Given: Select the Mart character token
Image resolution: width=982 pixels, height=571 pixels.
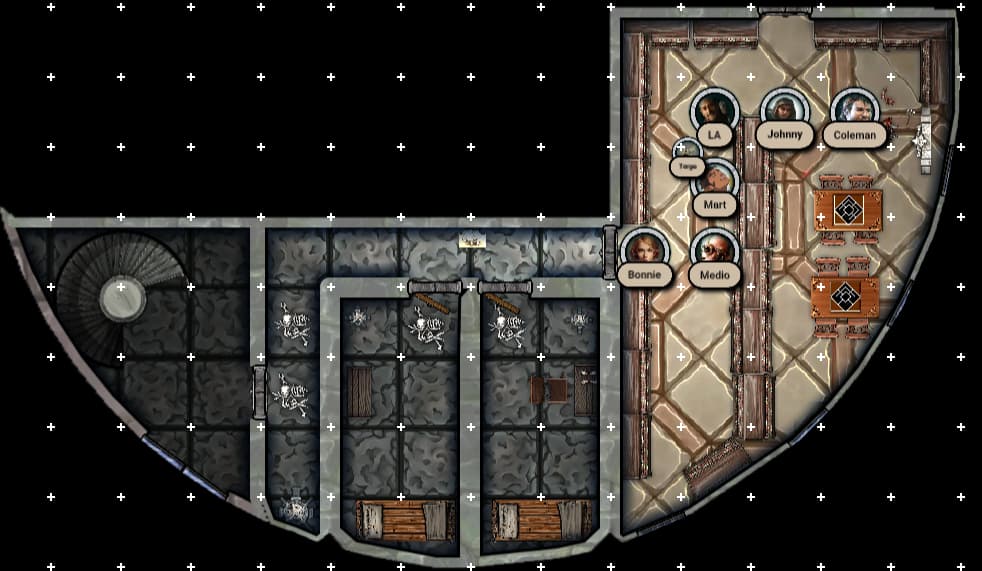Looking at the screenshot, I should point(715,180).
